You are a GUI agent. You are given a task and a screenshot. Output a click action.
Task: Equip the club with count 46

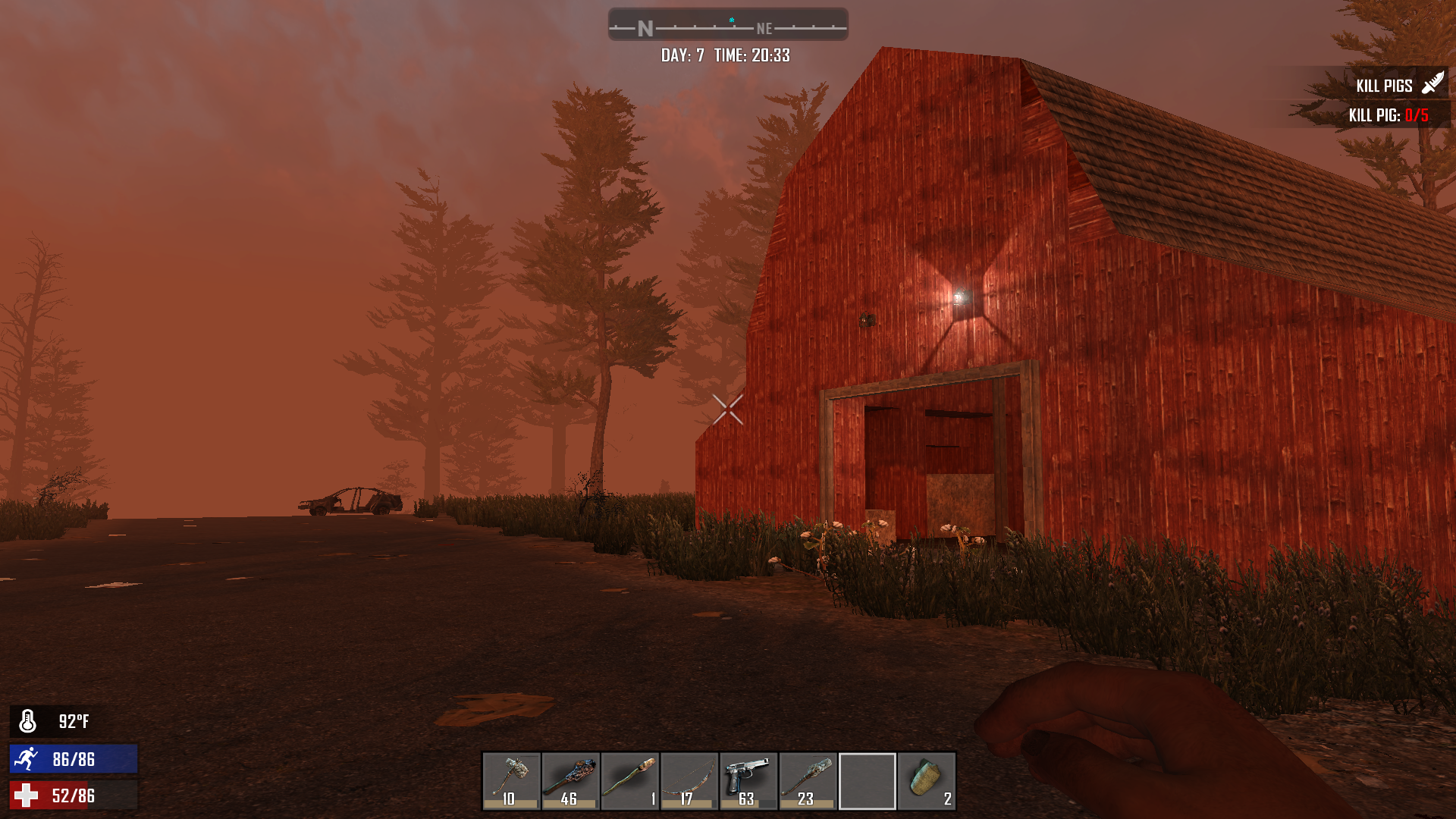point(570,781)
